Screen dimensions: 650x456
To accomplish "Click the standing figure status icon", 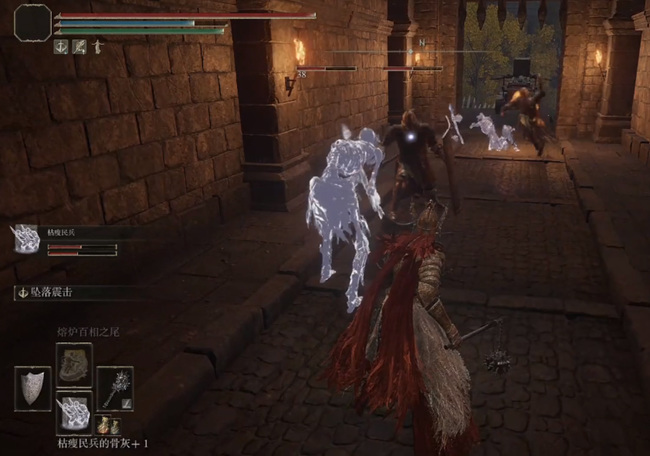I will point(96,46).
